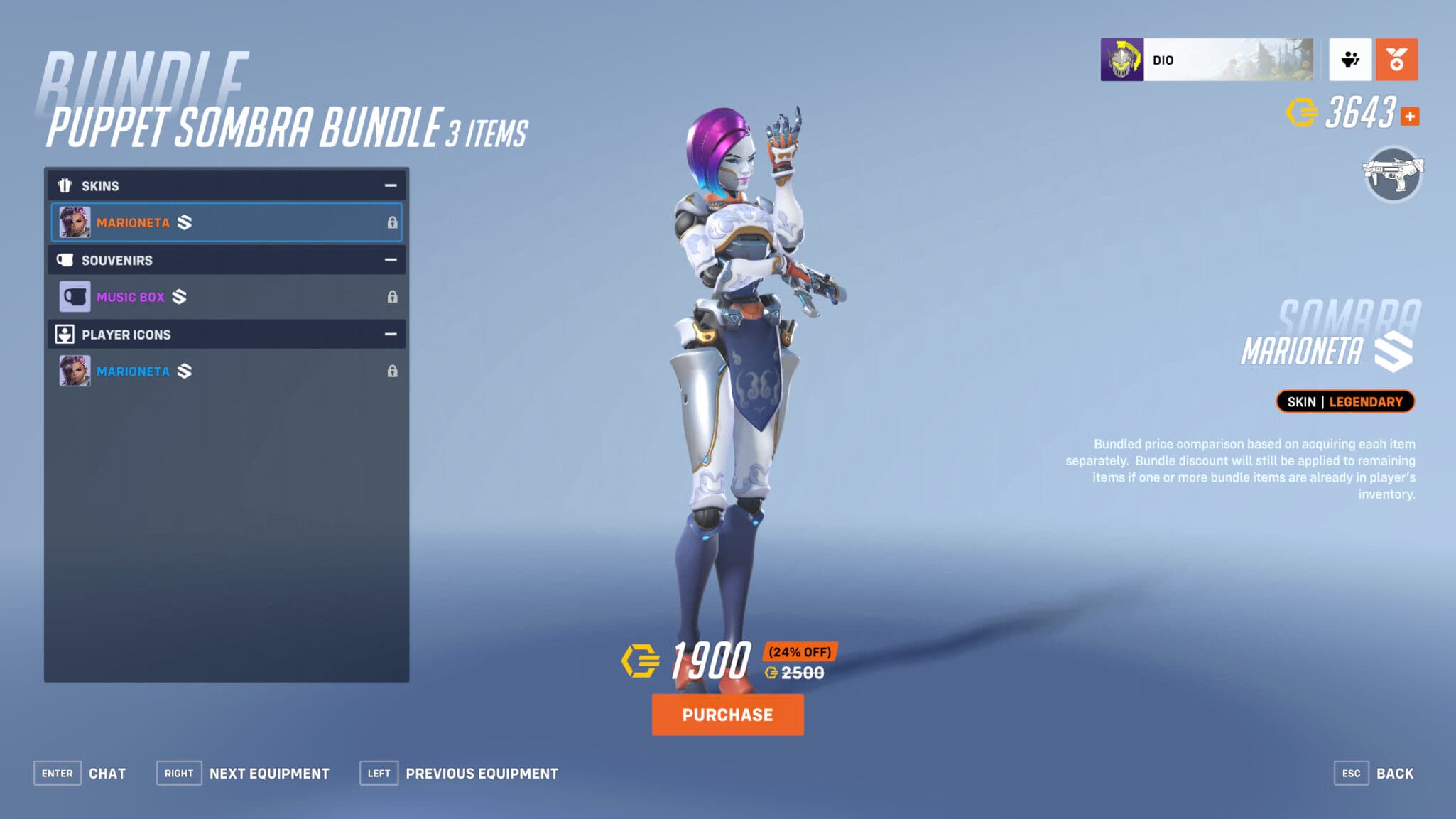Click the Sombra logo beside Marioneta skin name
Screen dimensions: 1456x819
tap(185, 222)
